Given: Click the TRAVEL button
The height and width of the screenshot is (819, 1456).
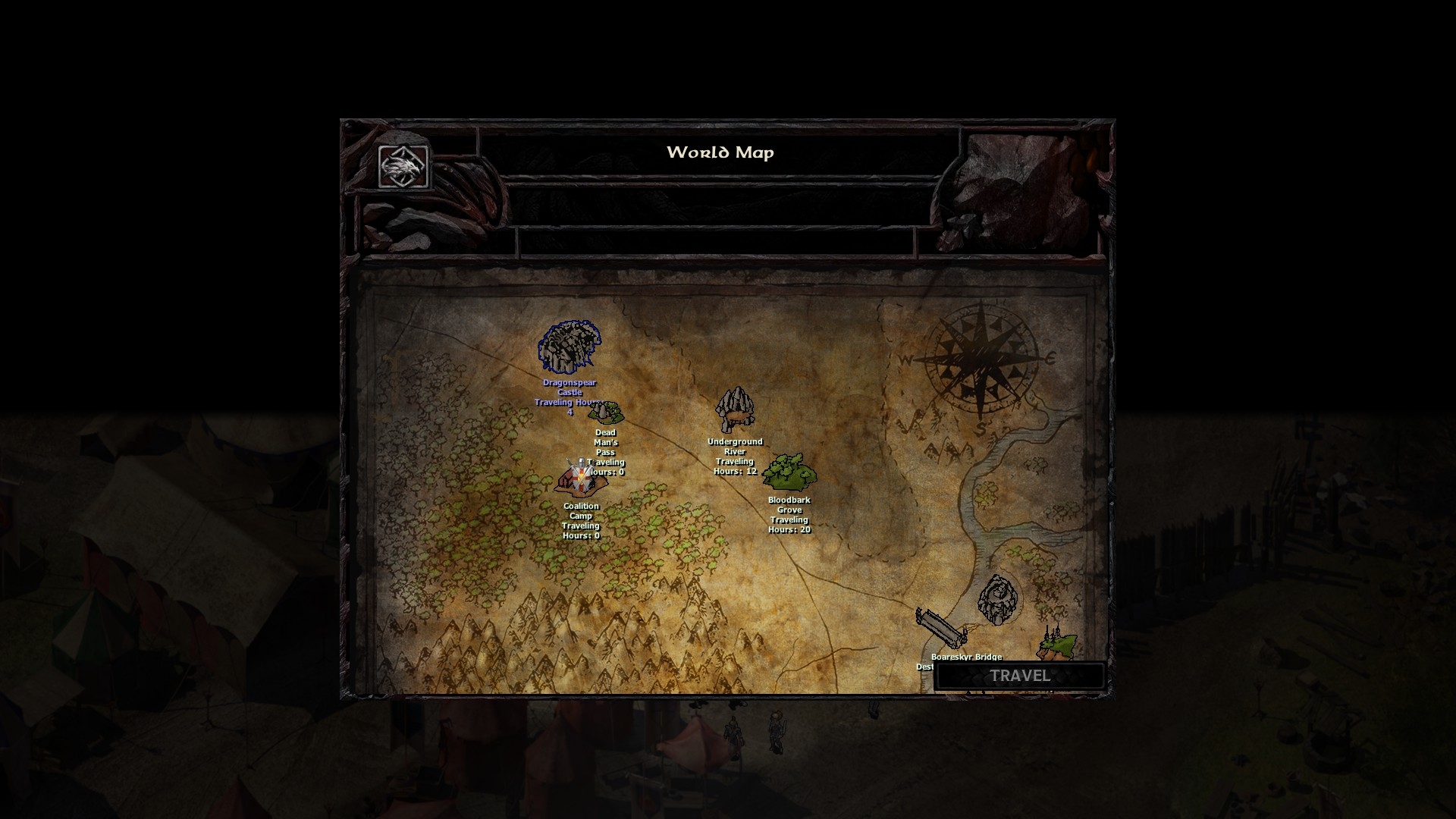Looking at the screenshot, I should [x=1019, y=676].
